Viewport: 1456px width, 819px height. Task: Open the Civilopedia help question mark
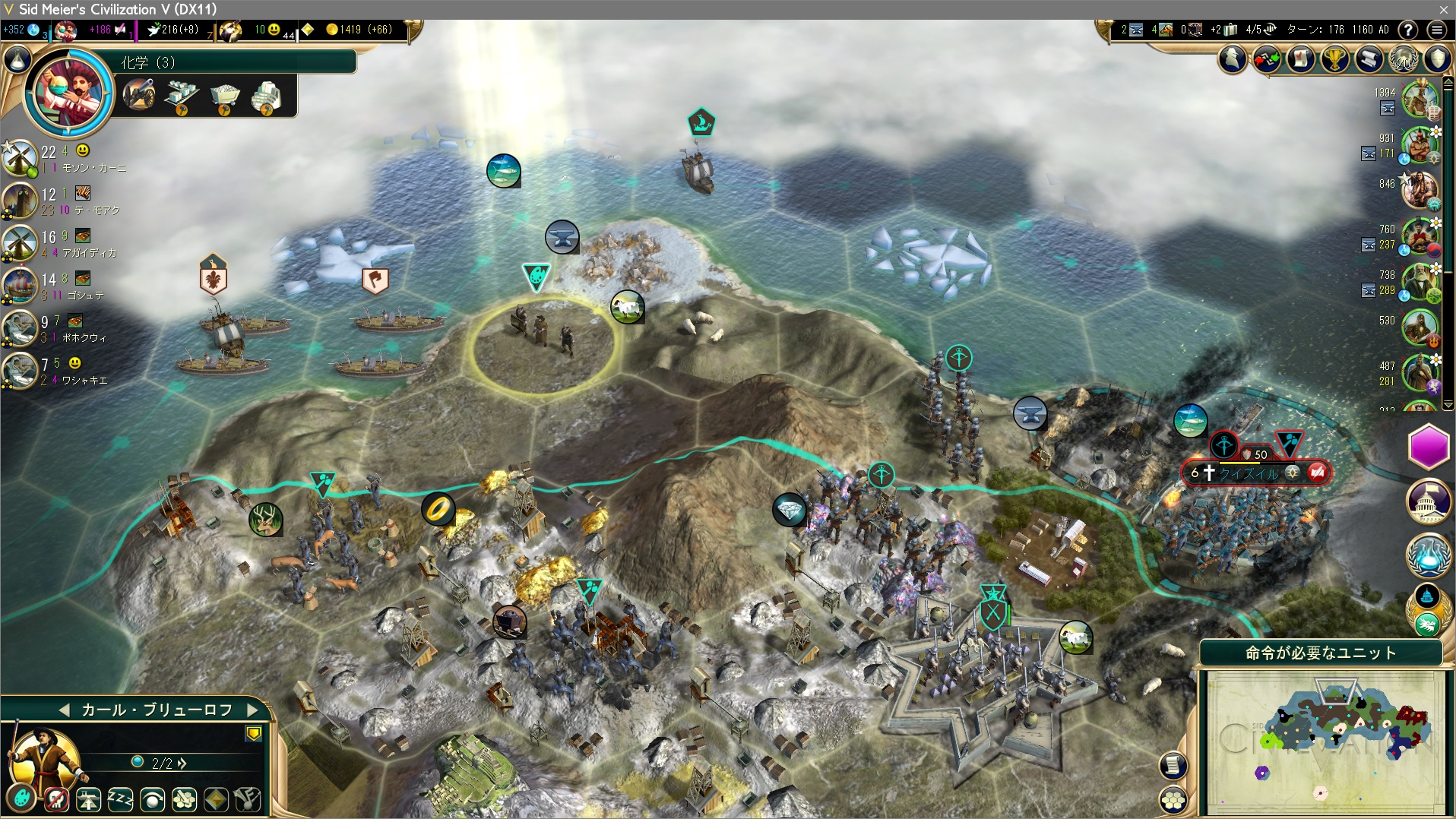pyautogui.click(x=1408, y=30)
